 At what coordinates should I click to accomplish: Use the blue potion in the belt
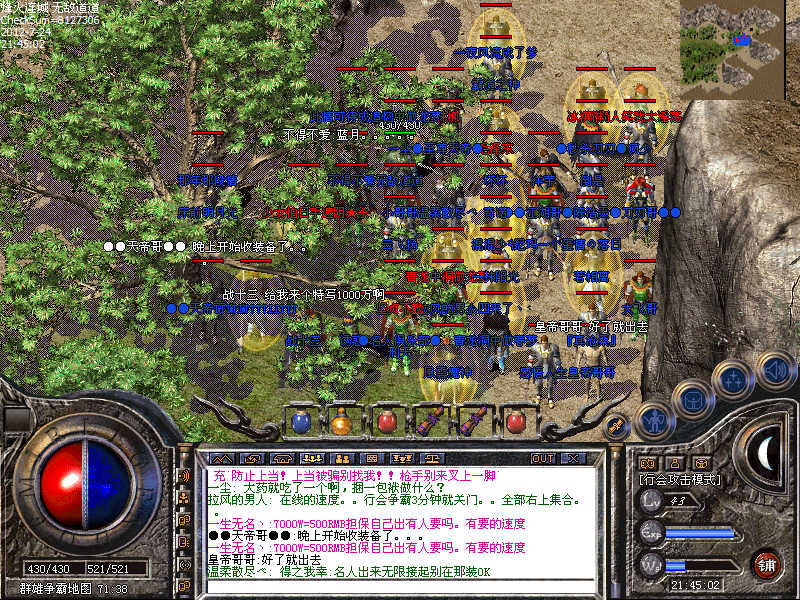[302, 421]
